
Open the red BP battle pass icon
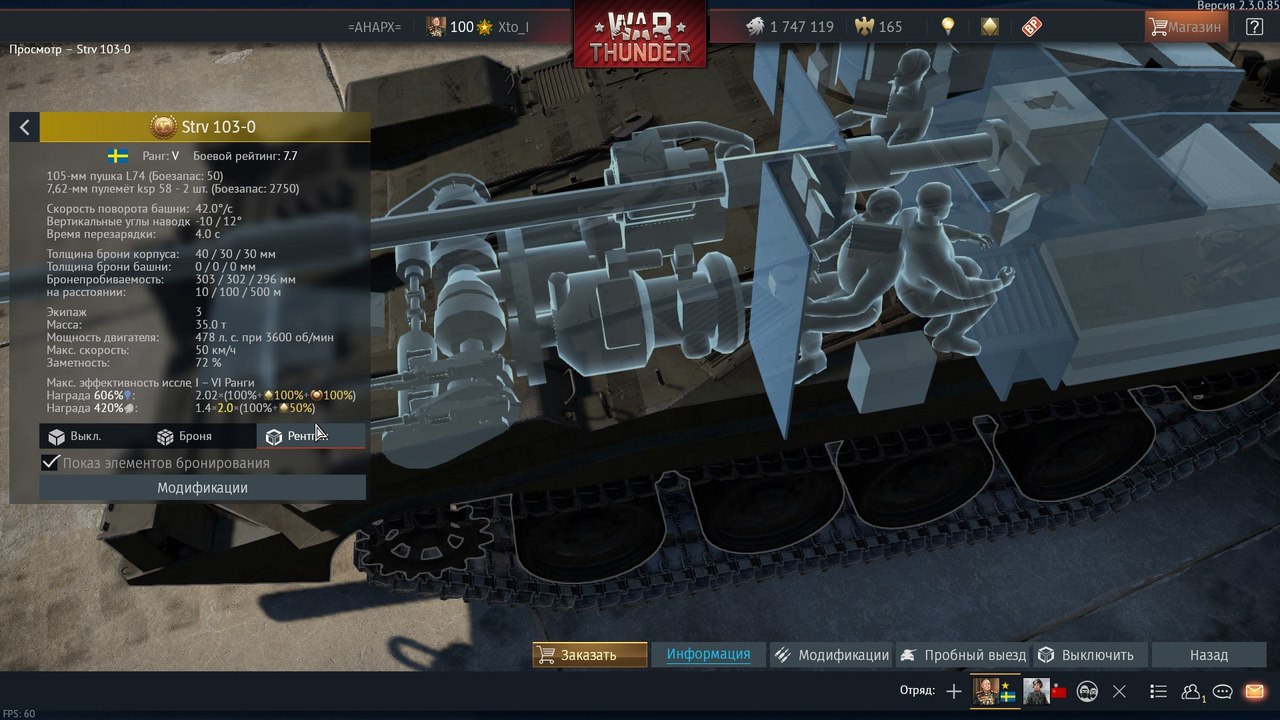tap(1032, 27)
